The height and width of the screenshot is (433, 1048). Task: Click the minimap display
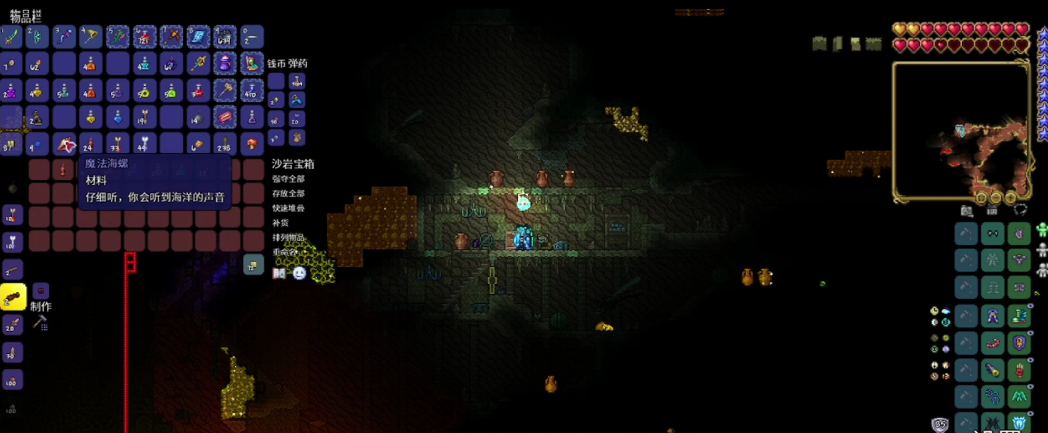pyautogui.click(x=960, y=128)
